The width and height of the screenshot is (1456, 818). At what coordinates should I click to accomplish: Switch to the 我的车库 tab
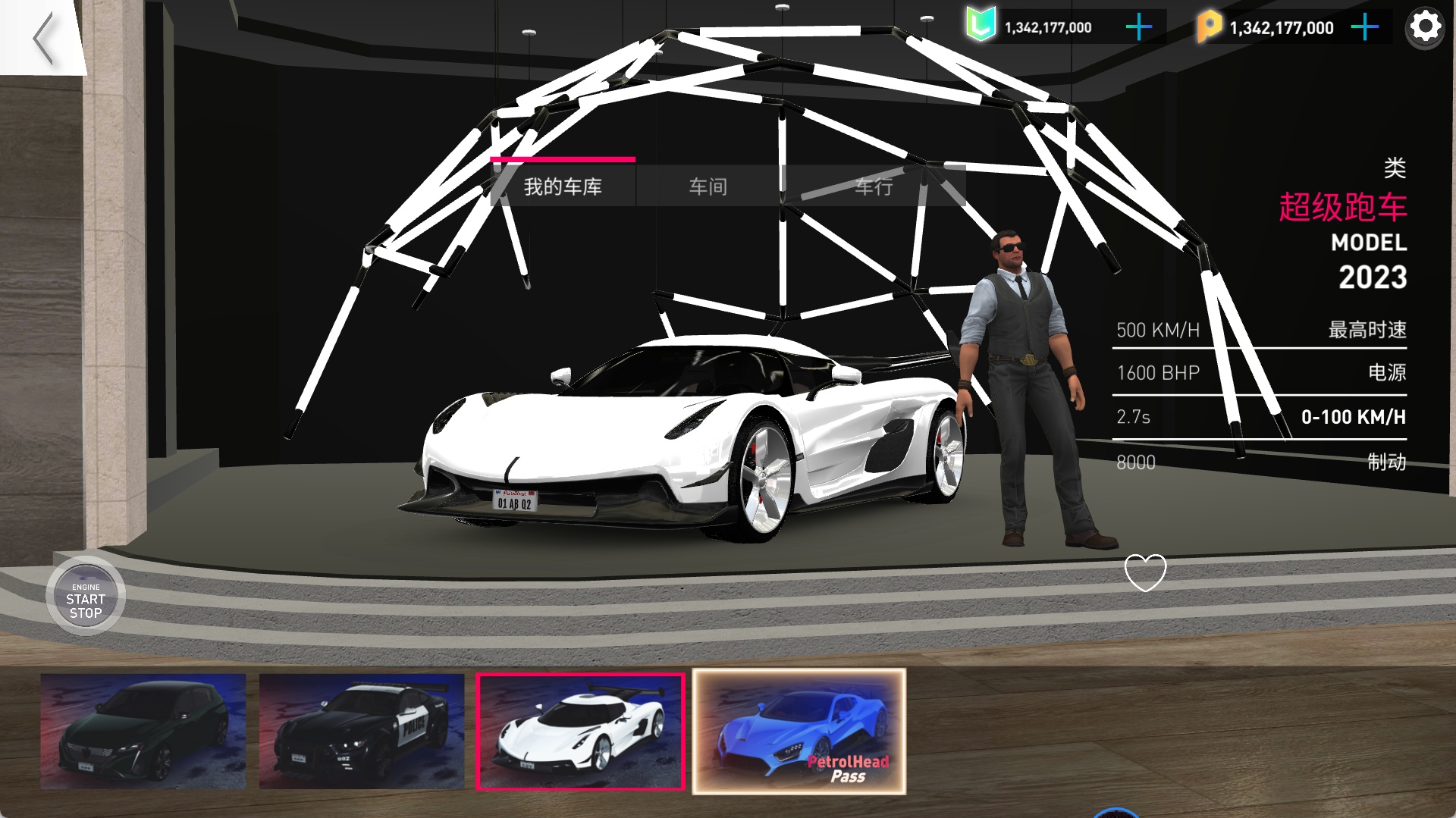pyautogui.click(x=563, y=186)
